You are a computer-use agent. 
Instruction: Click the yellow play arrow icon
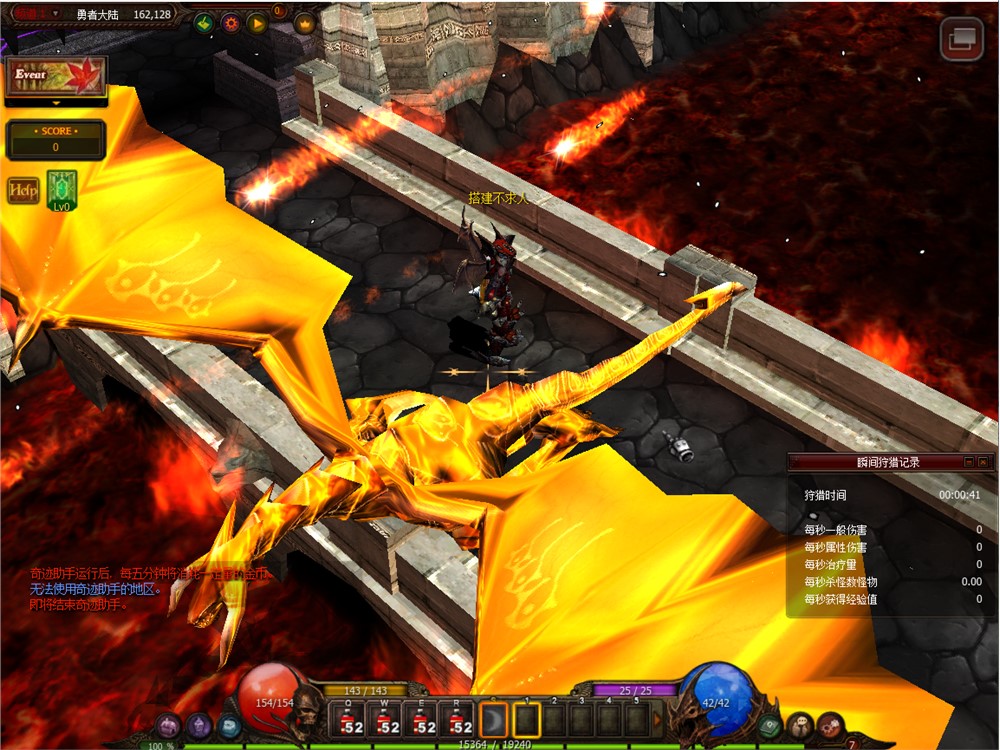pyautogui.click(x=256, y=22)
